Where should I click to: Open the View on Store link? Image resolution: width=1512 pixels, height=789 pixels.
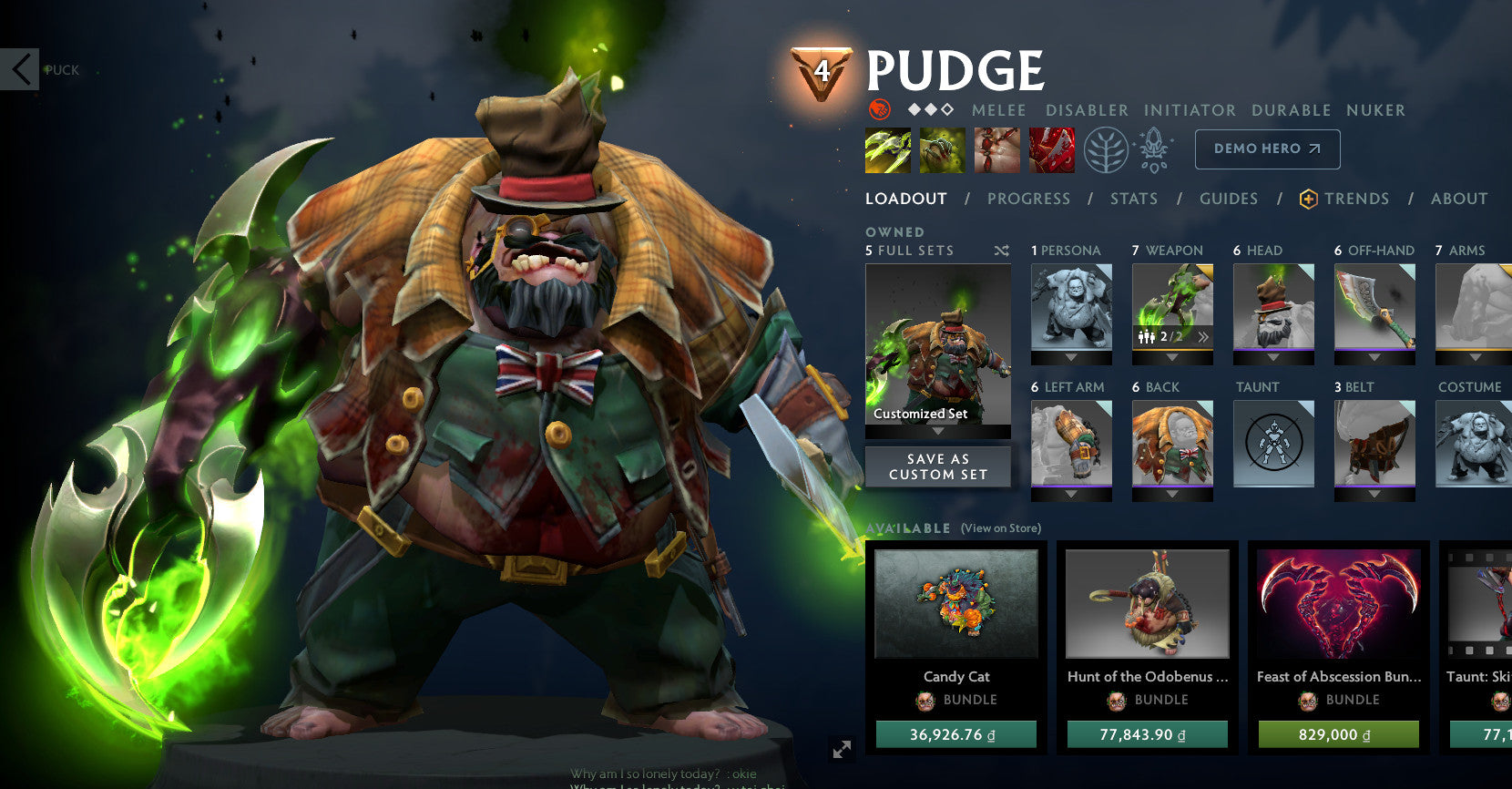(1000, 528)
